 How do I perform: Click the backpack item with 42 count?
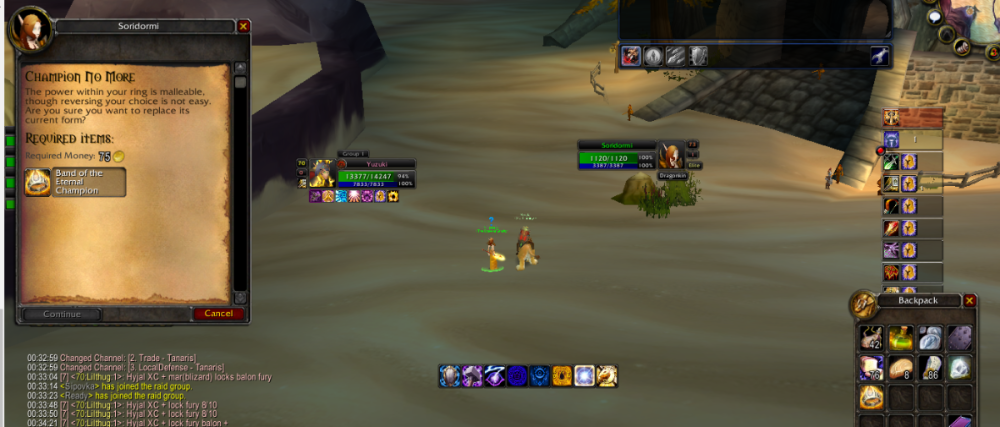(871, 338)
